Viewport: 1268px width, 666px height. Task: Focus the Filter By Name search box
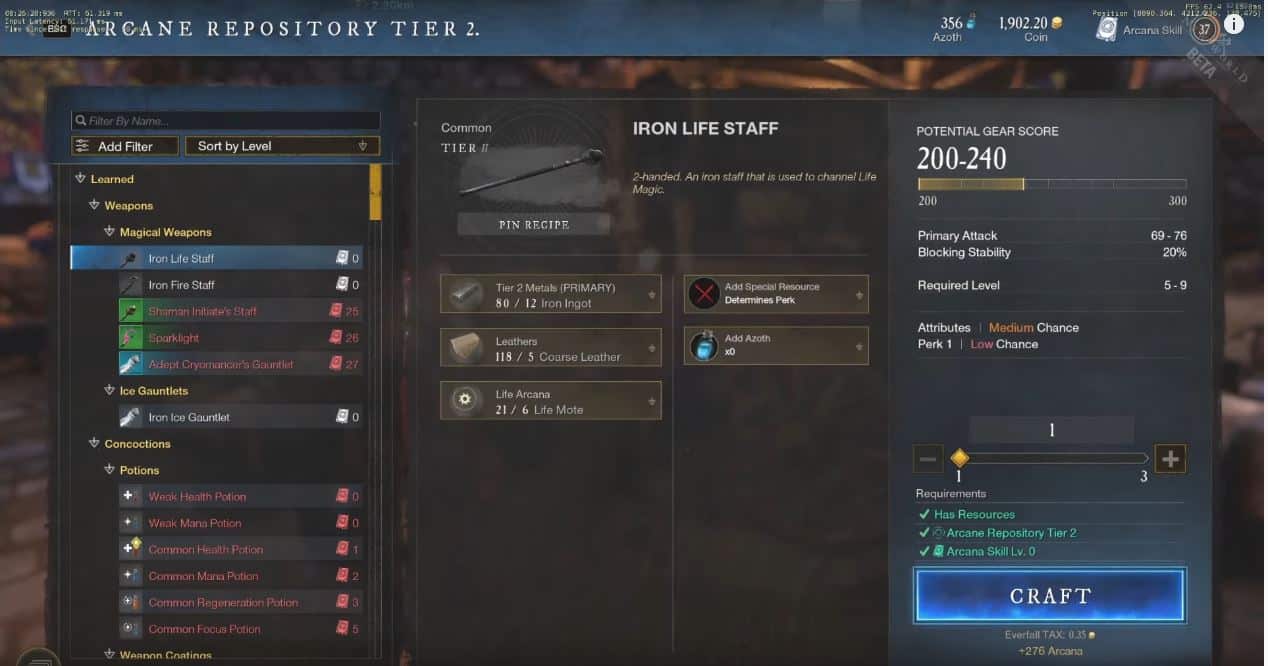coord(225,121)
